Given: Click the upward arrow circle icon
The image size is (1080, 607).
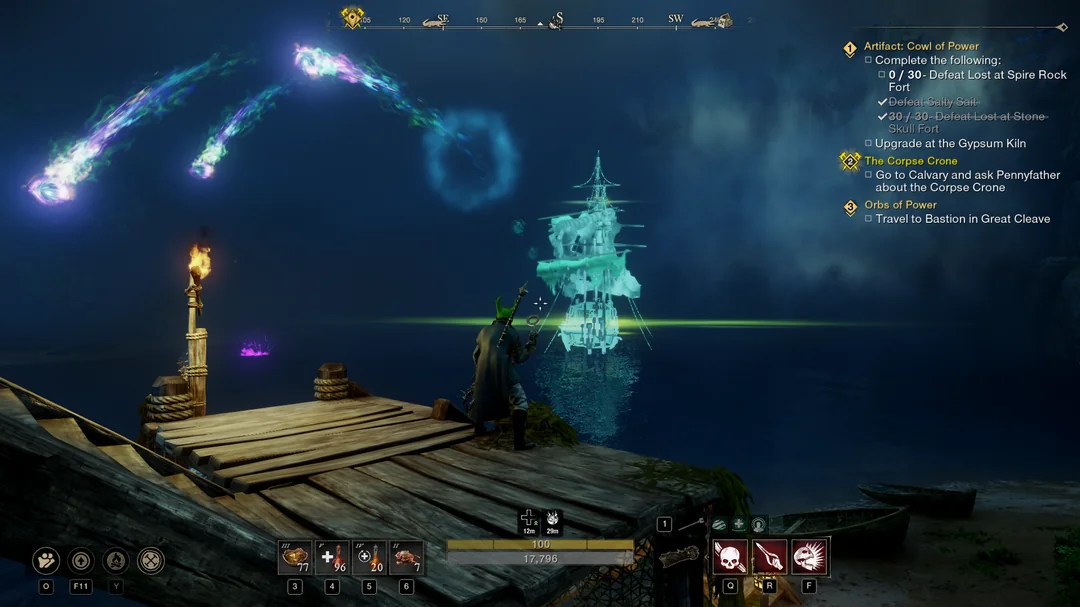Looking at the screenshot, I should [81, 561].
